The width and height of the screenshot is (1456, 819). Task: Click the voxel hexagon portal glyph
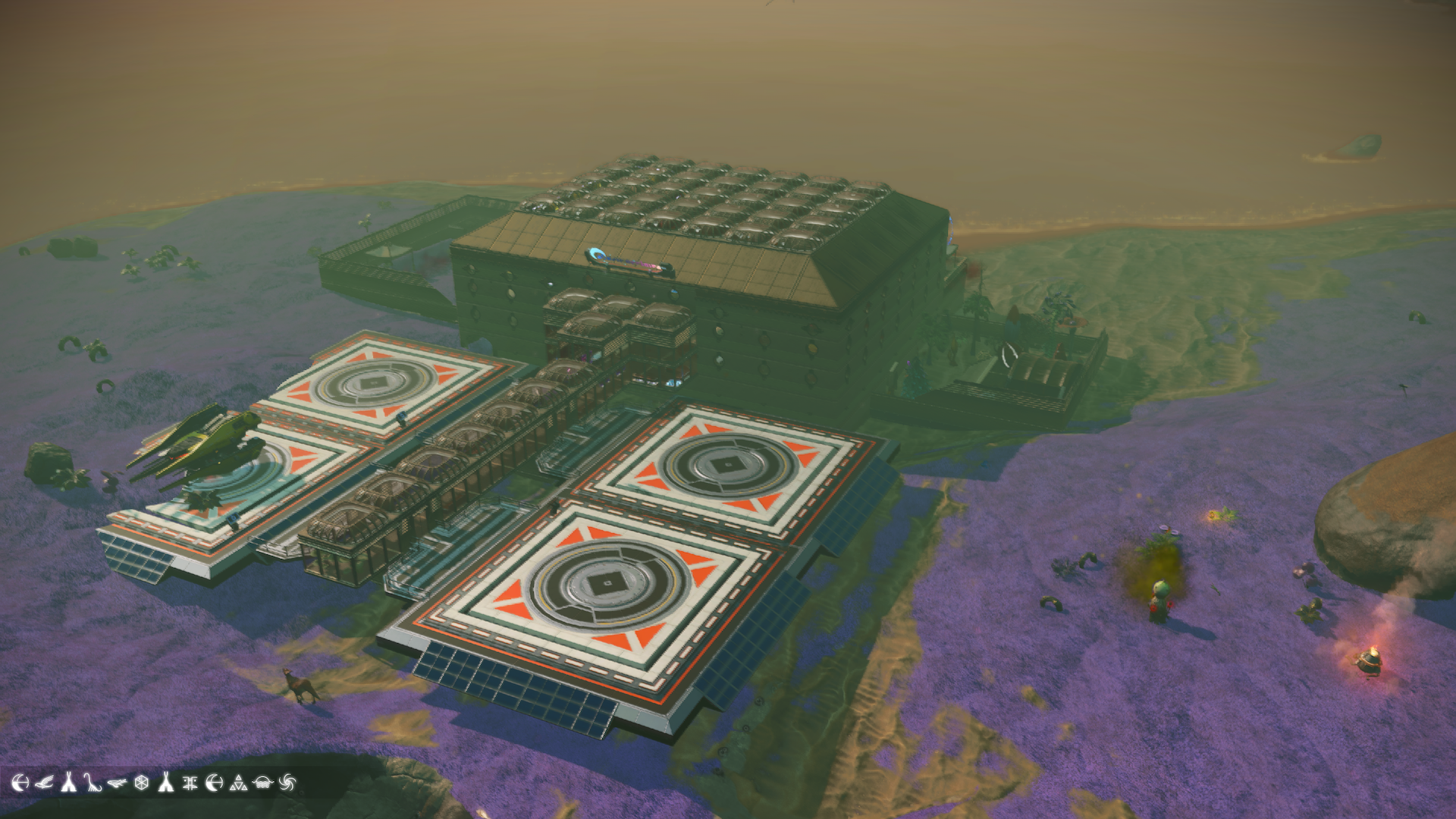(x=143, y=783)
